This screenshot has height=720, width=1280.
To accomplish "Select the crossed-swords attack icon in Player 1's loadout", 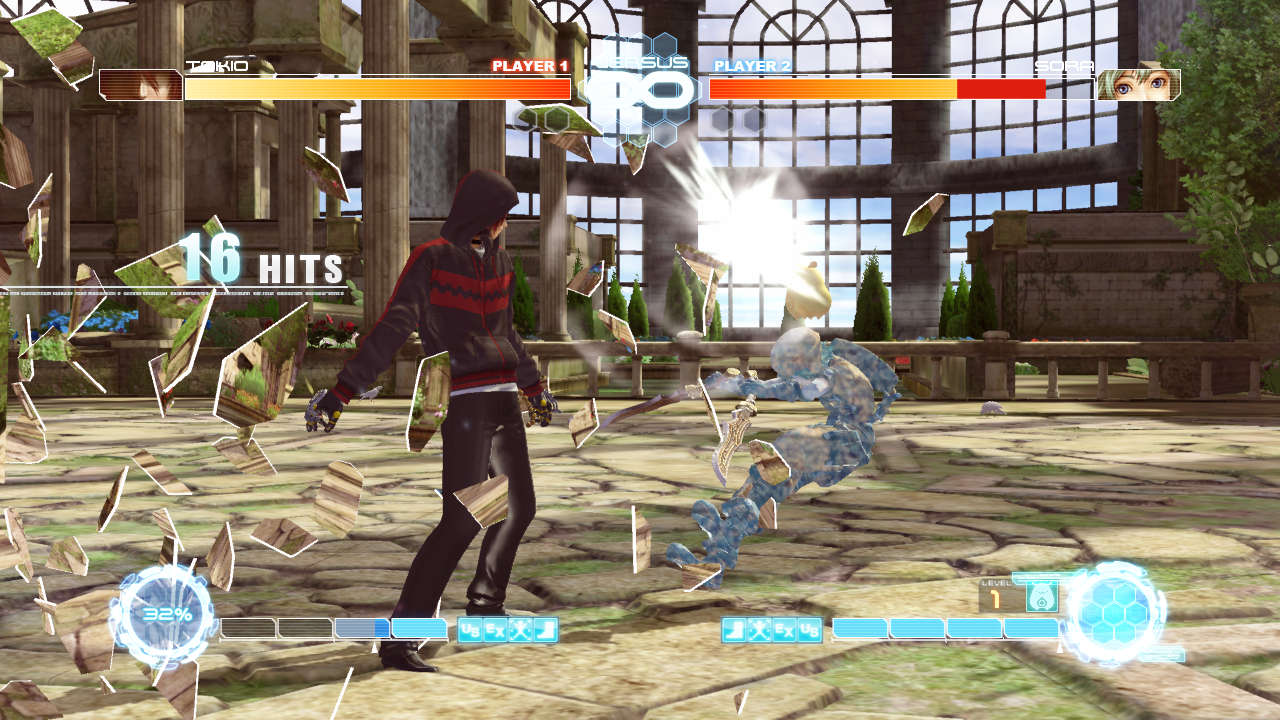I will 520,629.
